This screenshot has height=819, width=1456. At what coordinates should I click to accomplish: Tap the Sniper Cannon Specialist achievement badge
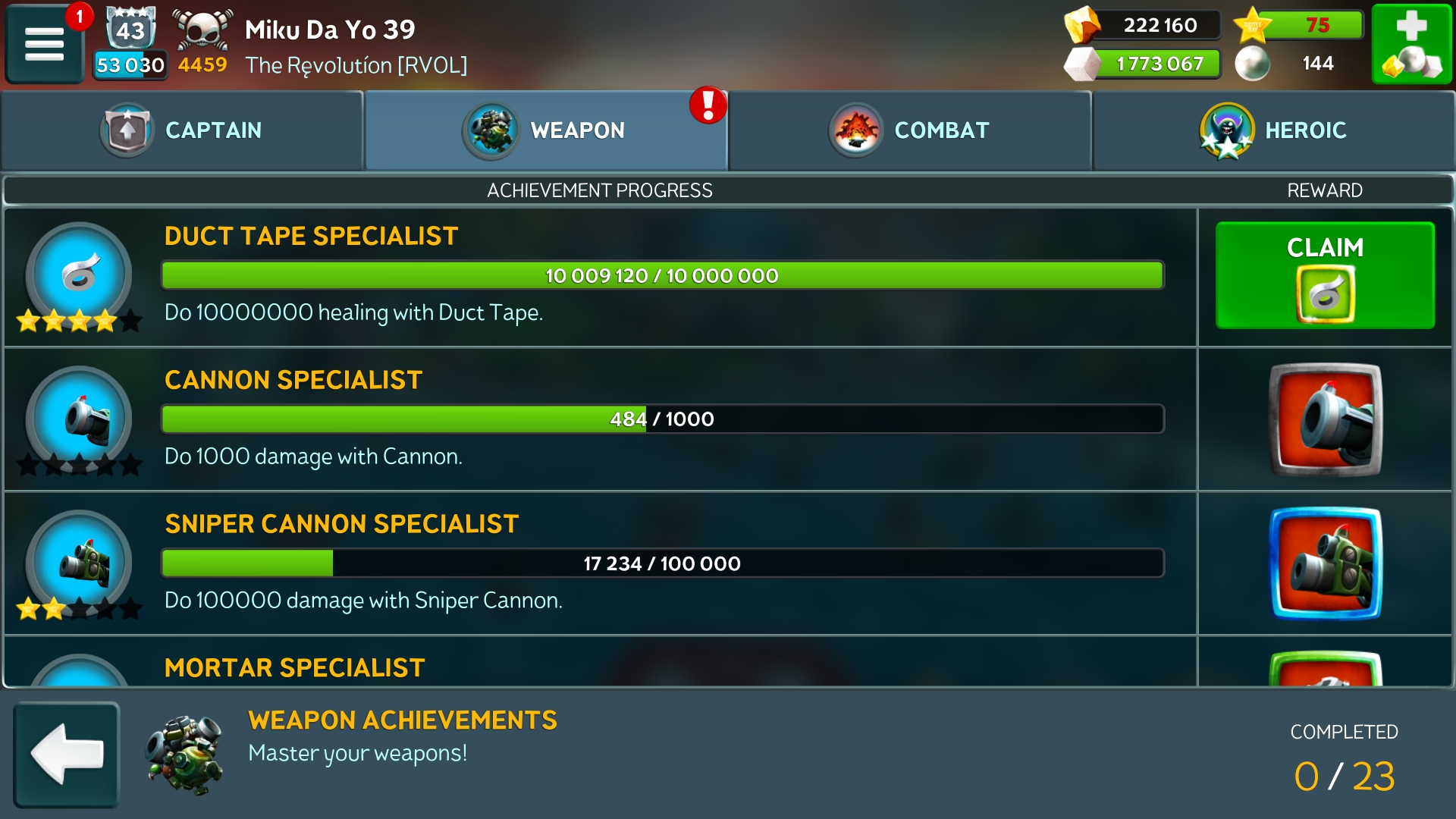[x=79, y=563]
